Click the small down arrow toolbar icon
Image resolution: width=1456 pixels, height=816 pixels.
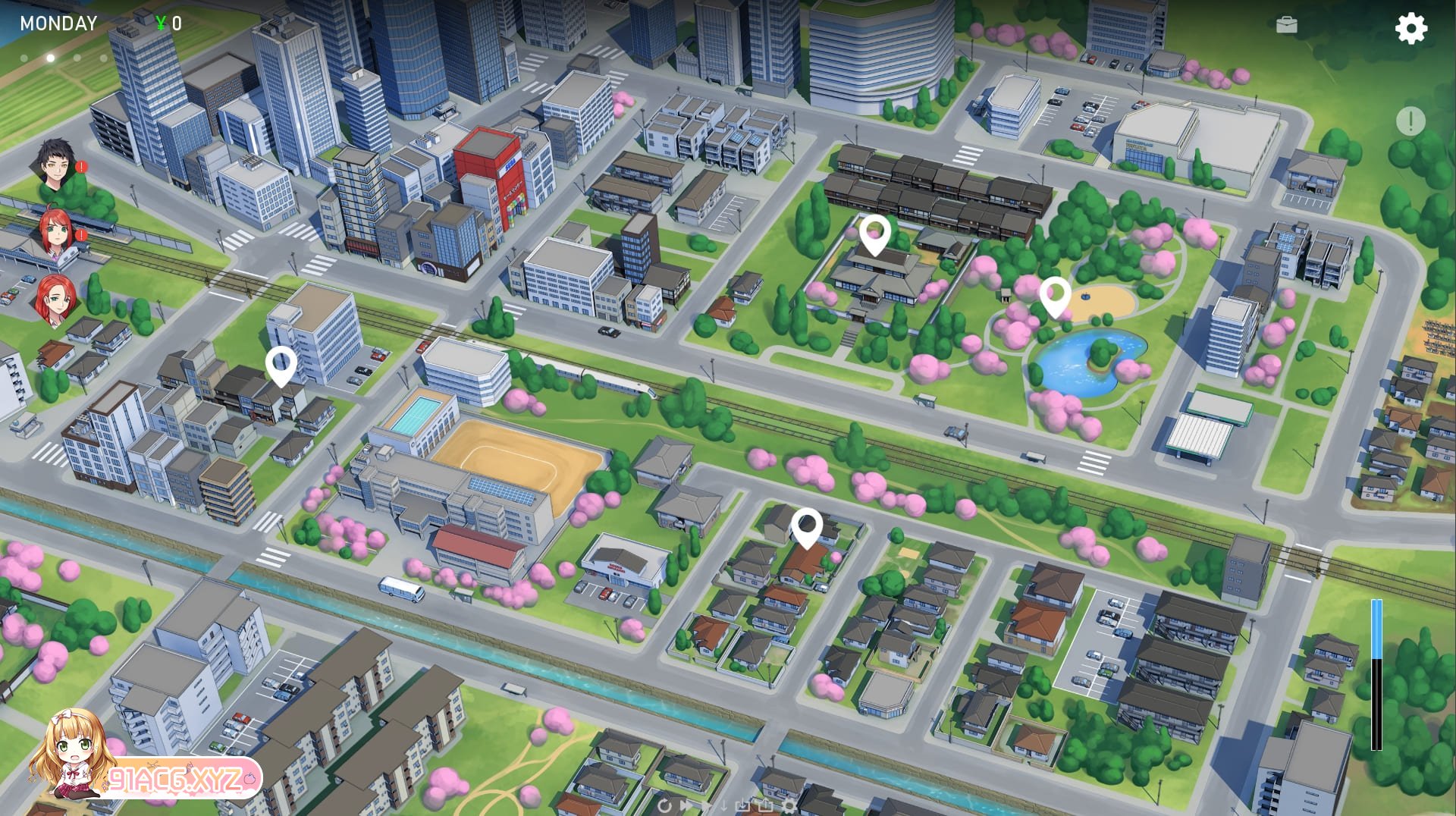(x=724, y=806)
